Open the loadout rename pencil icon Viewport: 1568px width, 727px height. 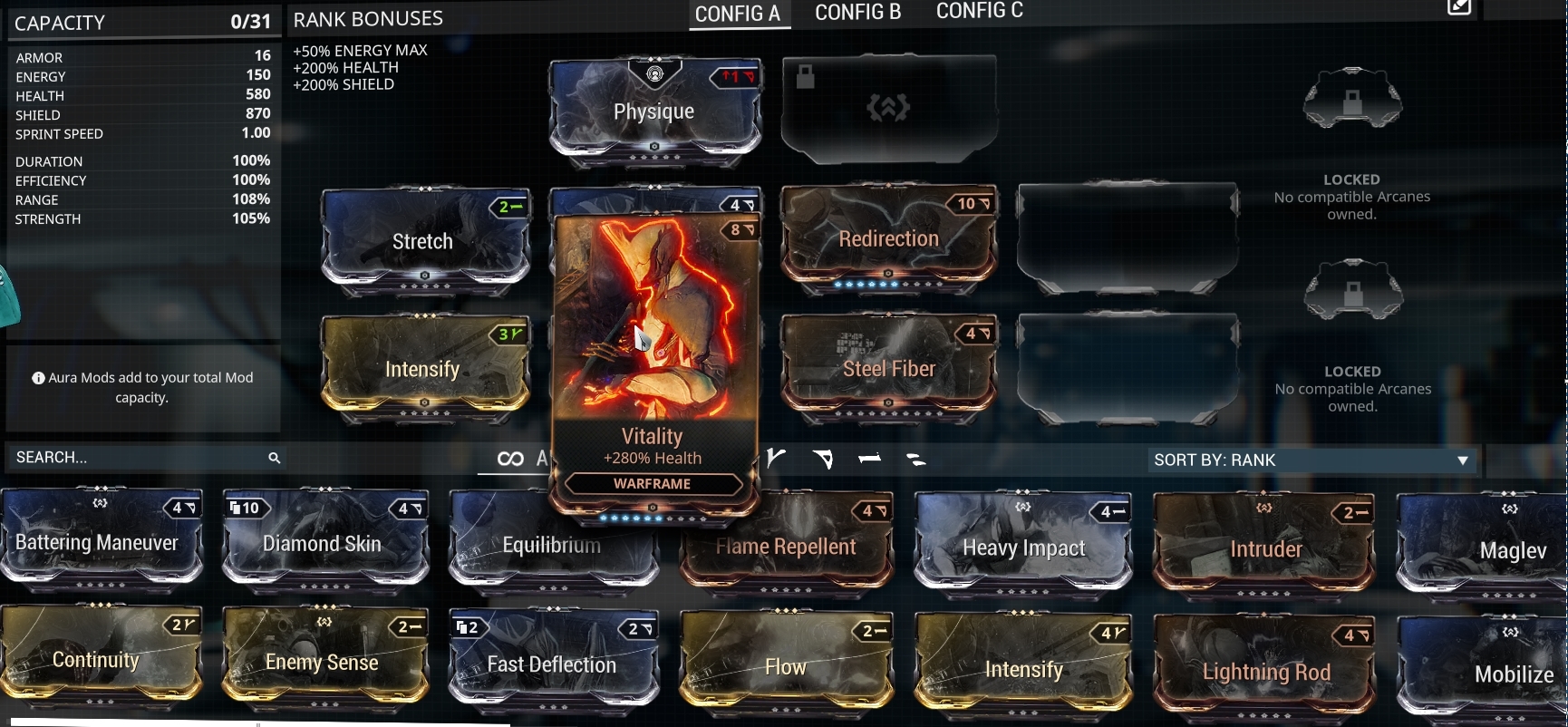tap(1458, 9)
